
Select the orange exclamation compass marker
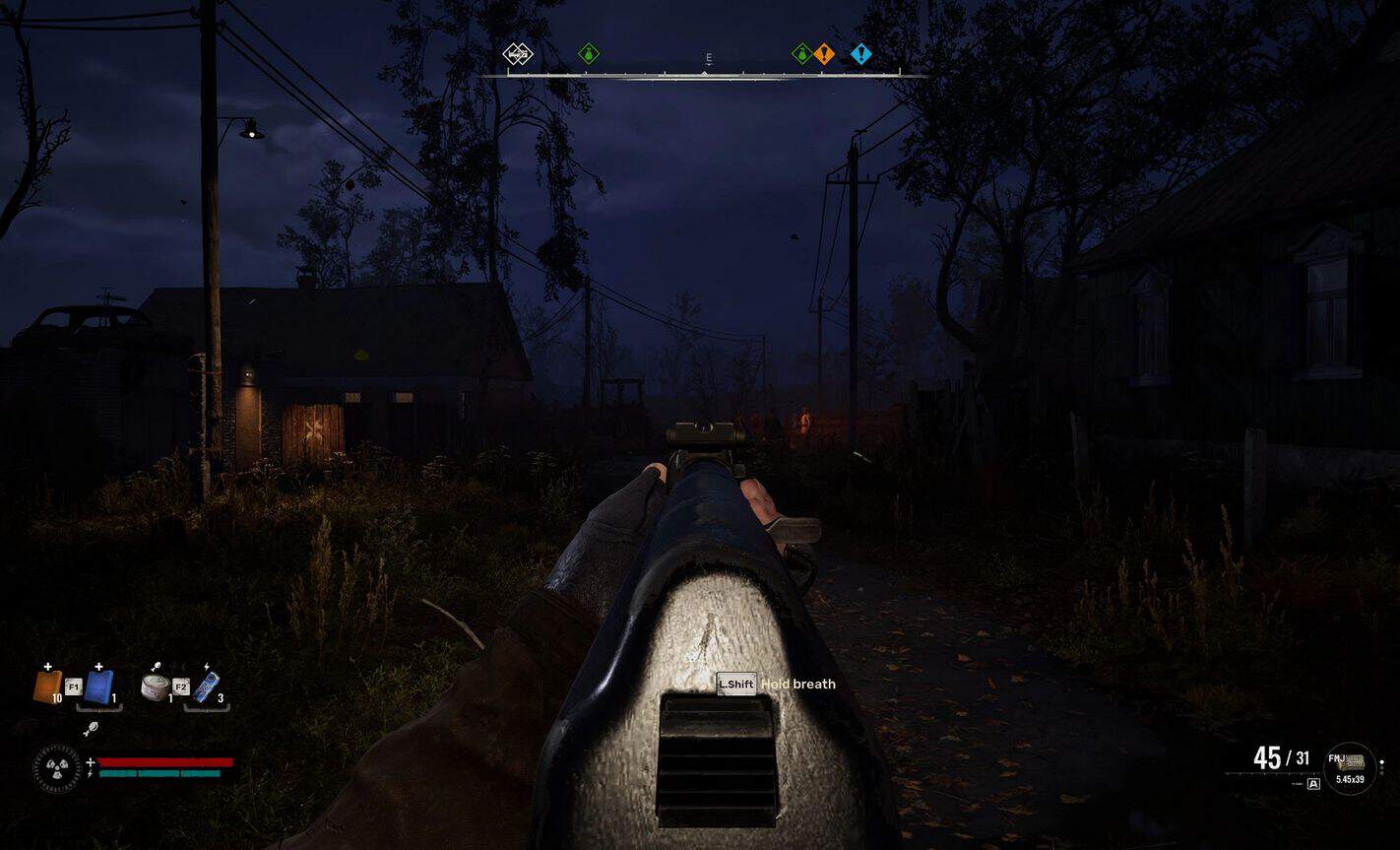click(825, 54)
